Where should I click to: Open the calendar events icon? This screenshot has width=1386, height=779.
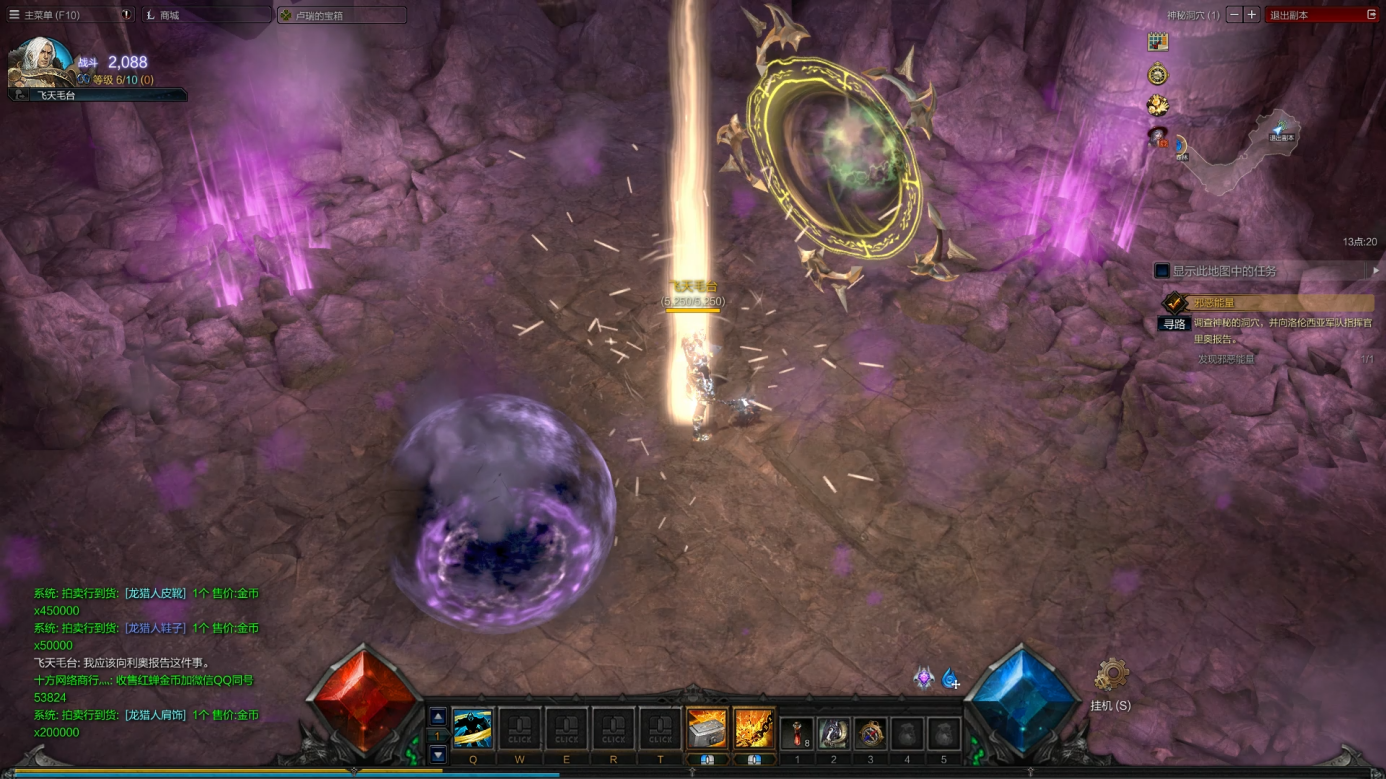pos(1158,42)
